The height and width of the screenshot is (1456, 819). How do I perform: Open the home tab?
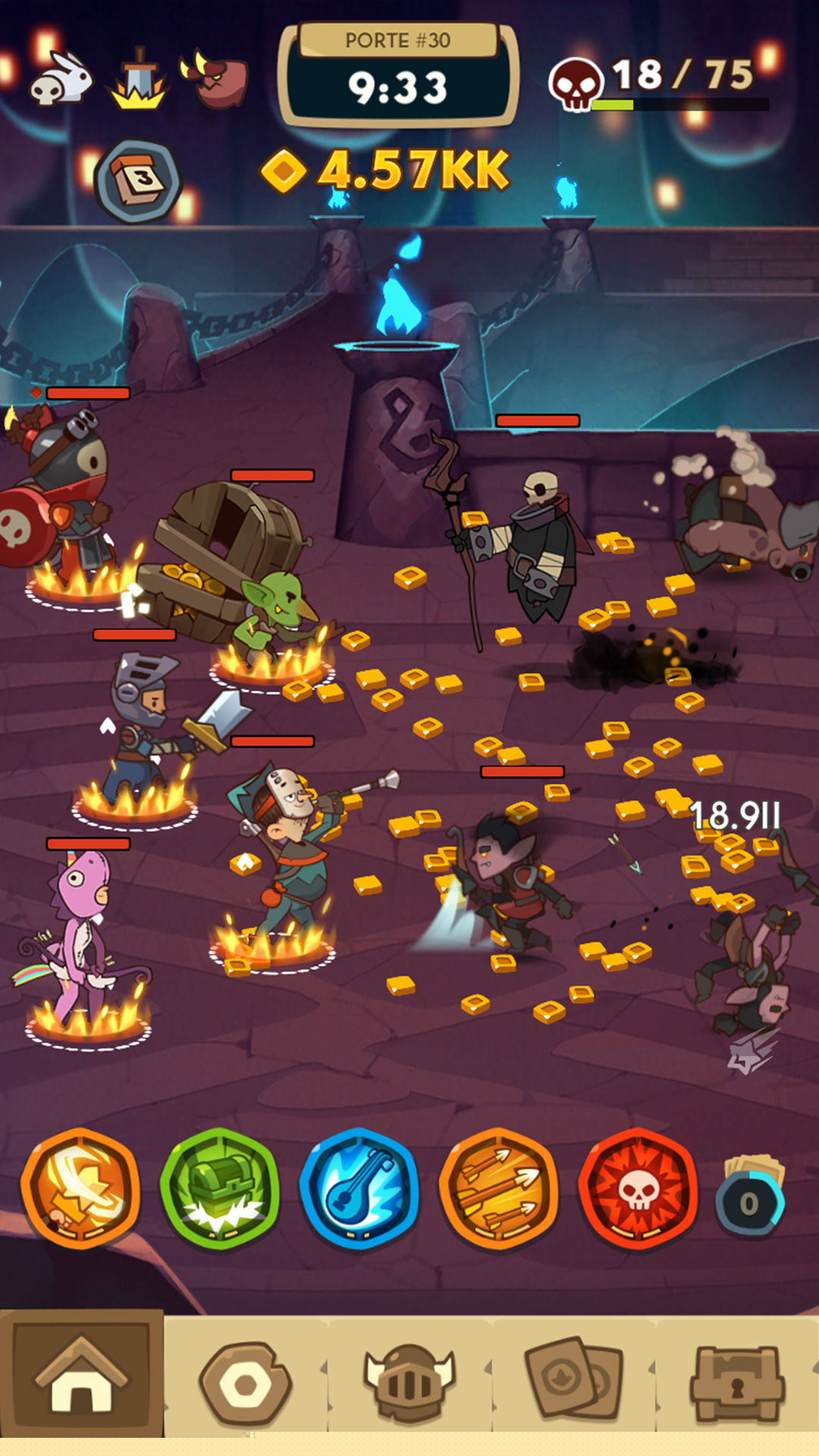pos(82,1376)
